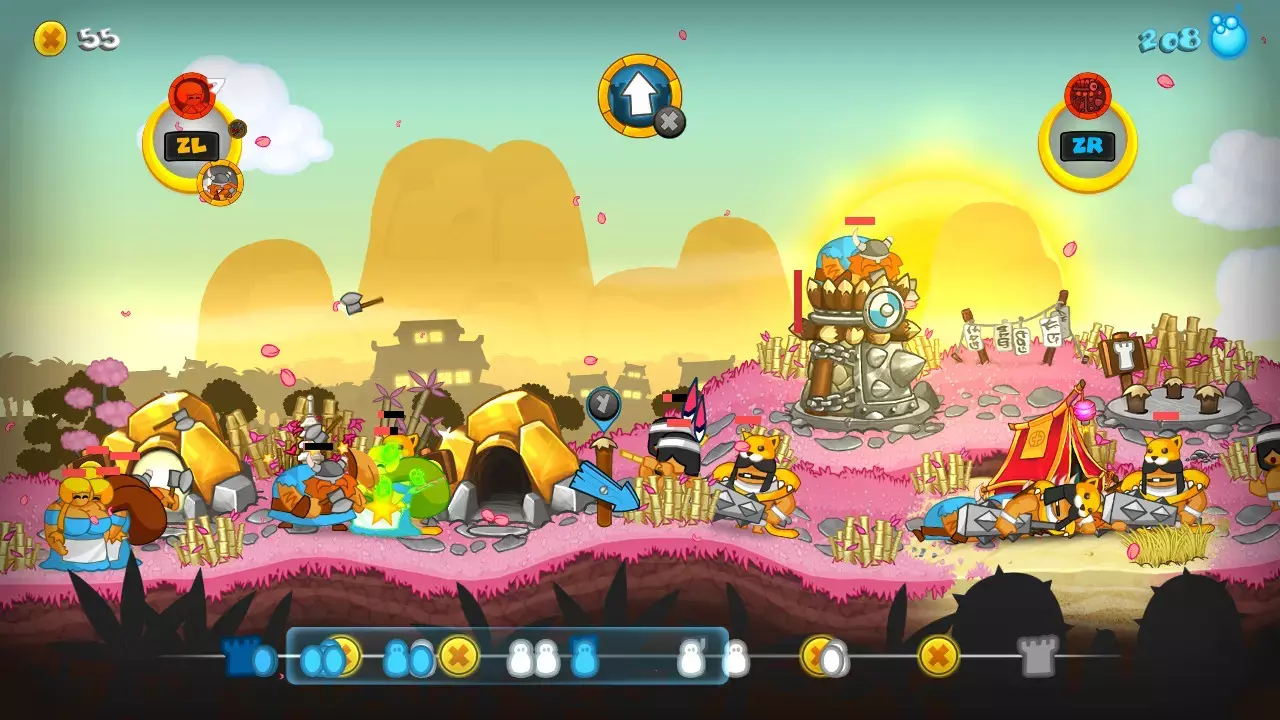1280x720 pixels.
Task: Click the rightmost gold coin minimap marker
Action: point(938,656)
